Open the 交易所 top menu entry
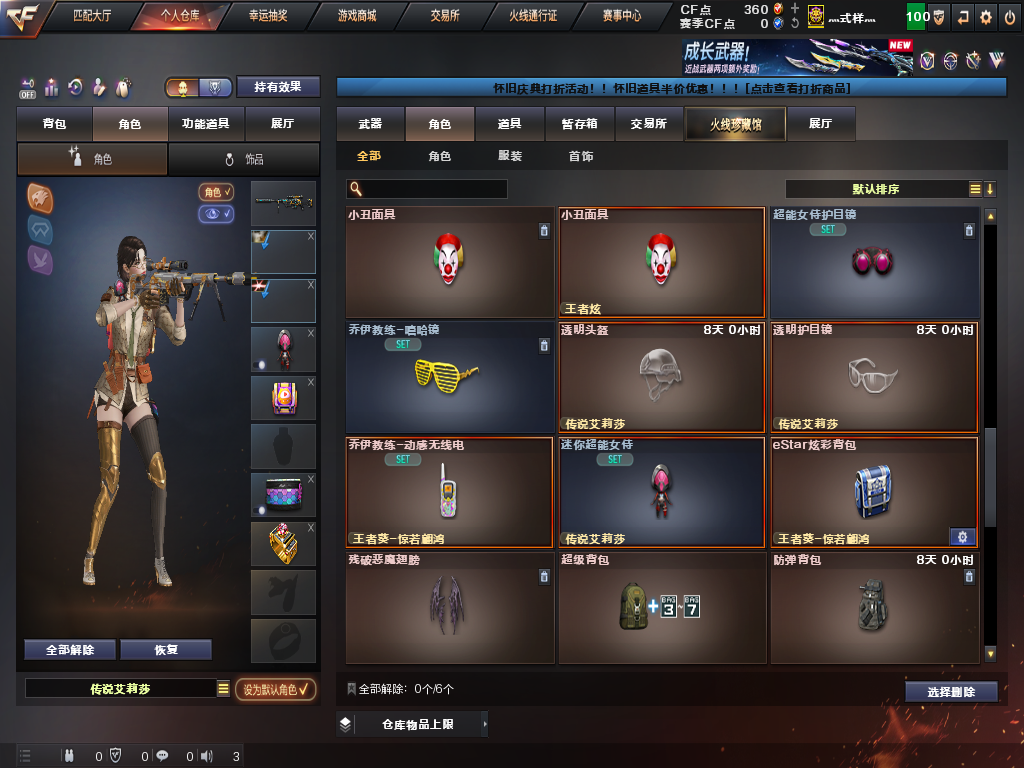 pyautogui.click(x=445, y=16)
